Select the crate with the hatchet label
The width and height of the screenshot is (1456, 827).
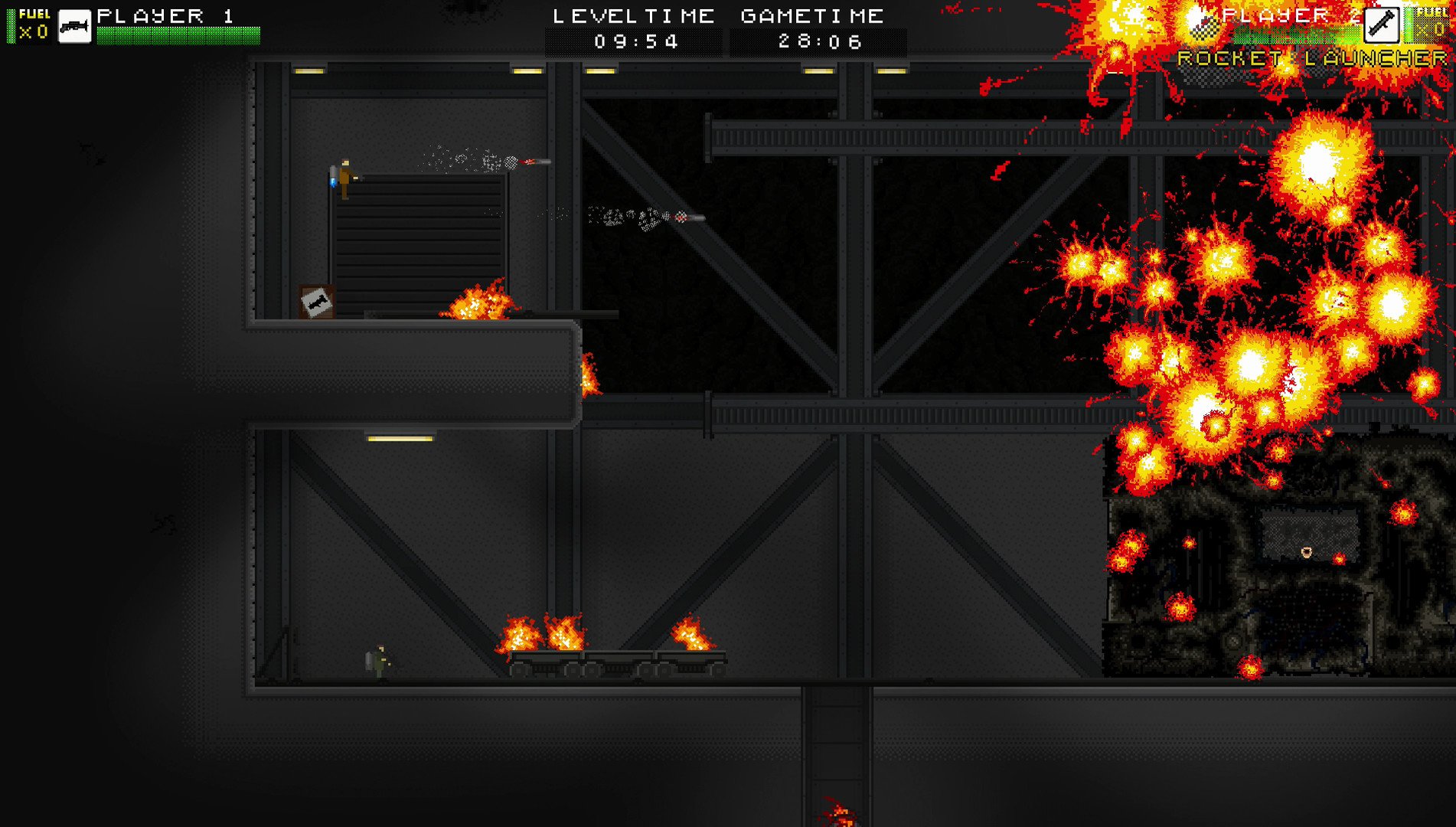pos(315,299)
